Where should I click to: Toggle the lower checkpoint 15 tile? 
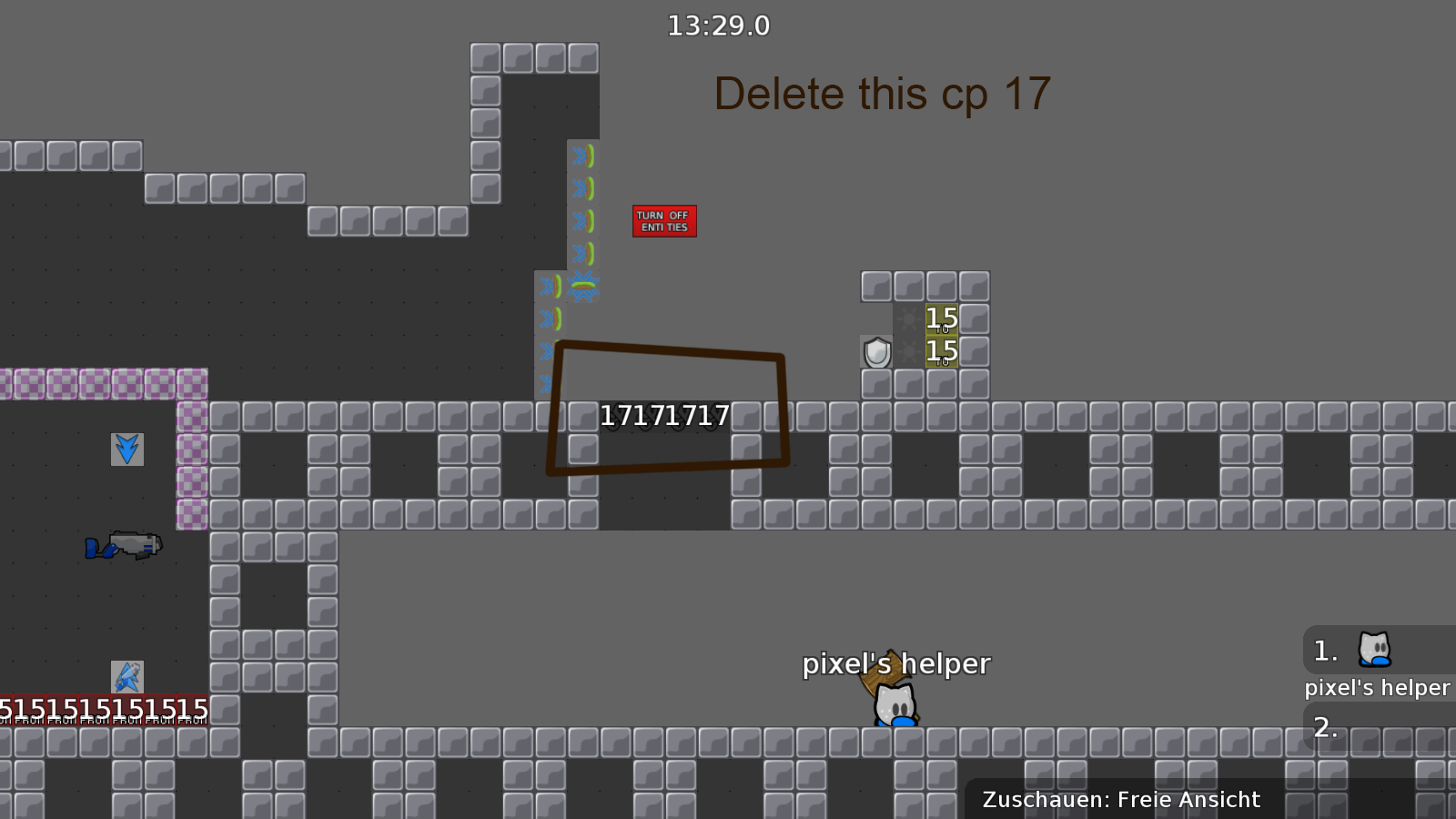941,350
